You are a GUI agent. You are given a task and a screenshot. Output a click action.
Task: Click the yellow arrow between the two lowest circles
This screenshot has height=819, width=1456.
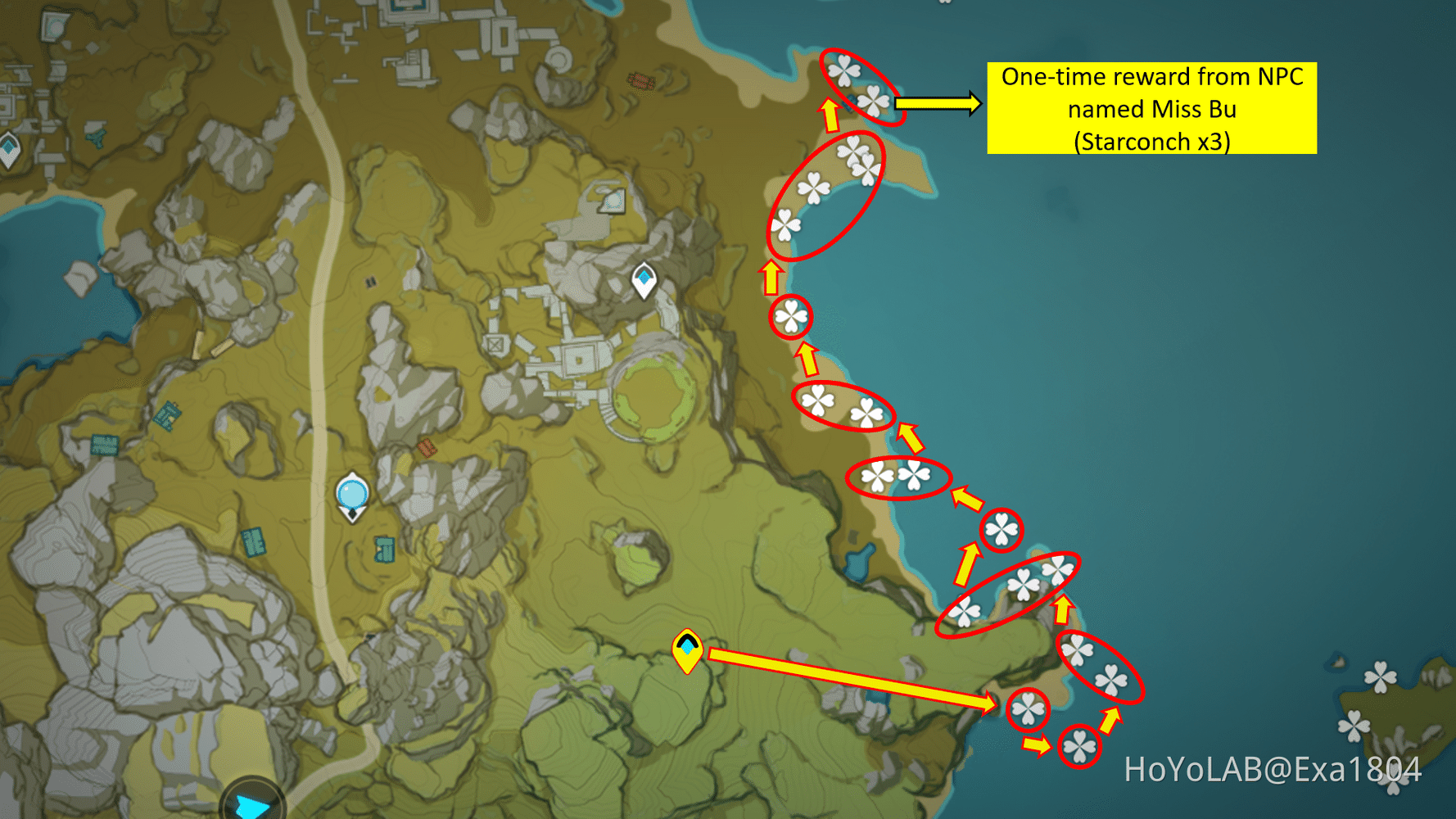1036,747
